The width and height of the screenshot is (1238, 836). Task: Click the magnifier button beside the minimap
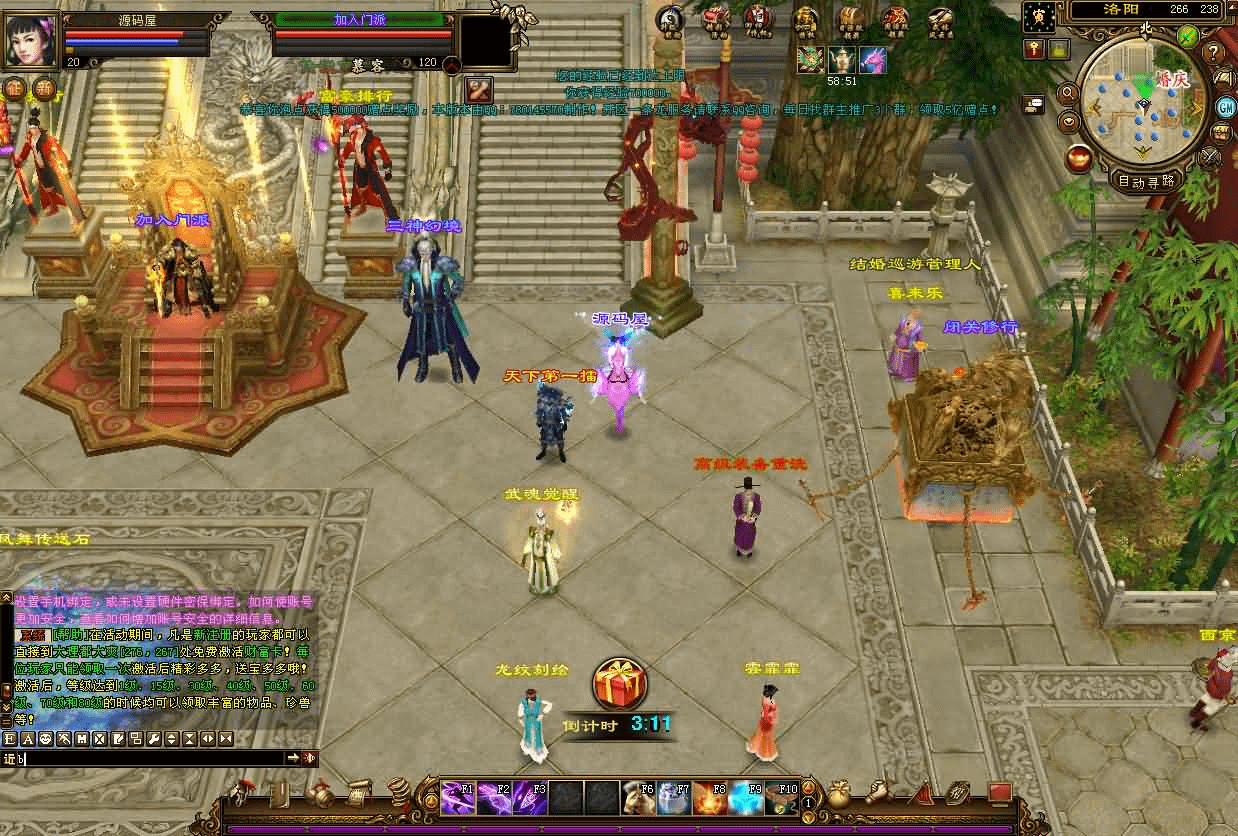[x=1068, y=93]
